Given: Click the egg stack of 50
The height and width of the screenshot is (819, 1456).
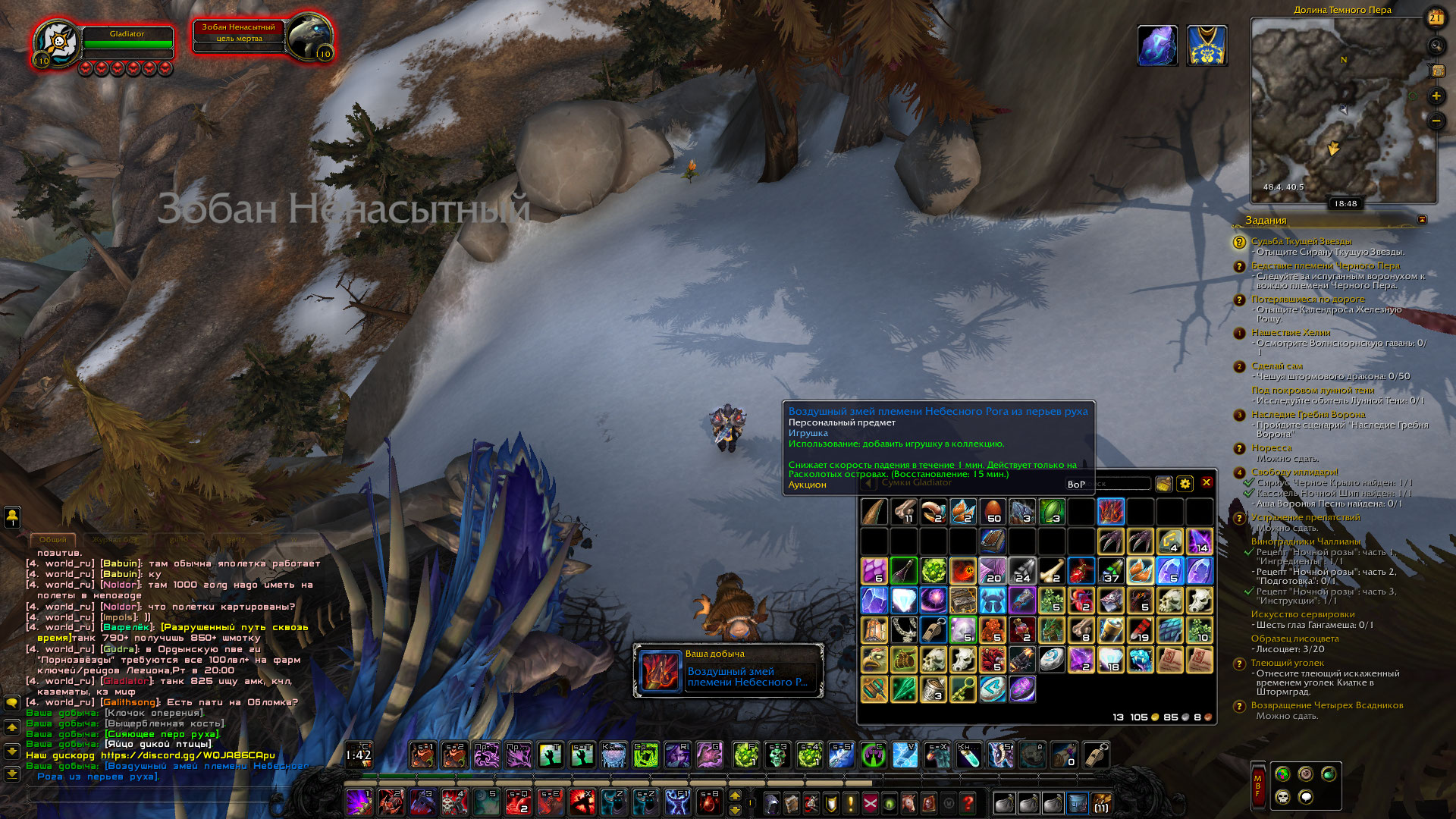Looking at the screenshot, I should (993, 512).
